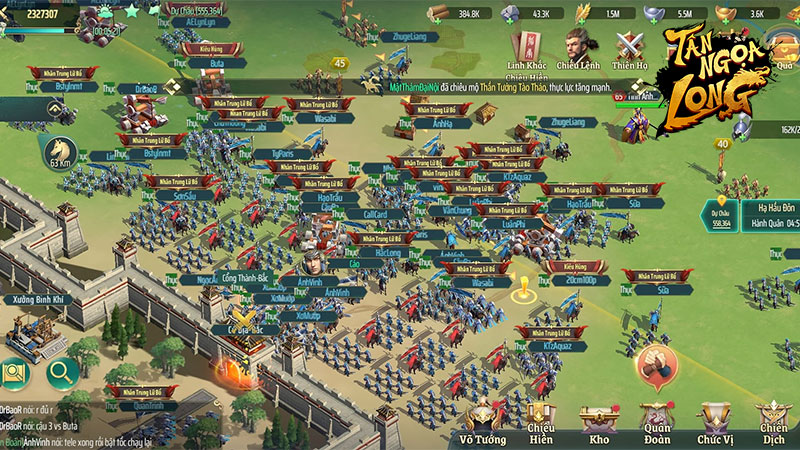Open the Chức Vị rank menu
This screenshot has height=450, width=800.
coord(714,423)
